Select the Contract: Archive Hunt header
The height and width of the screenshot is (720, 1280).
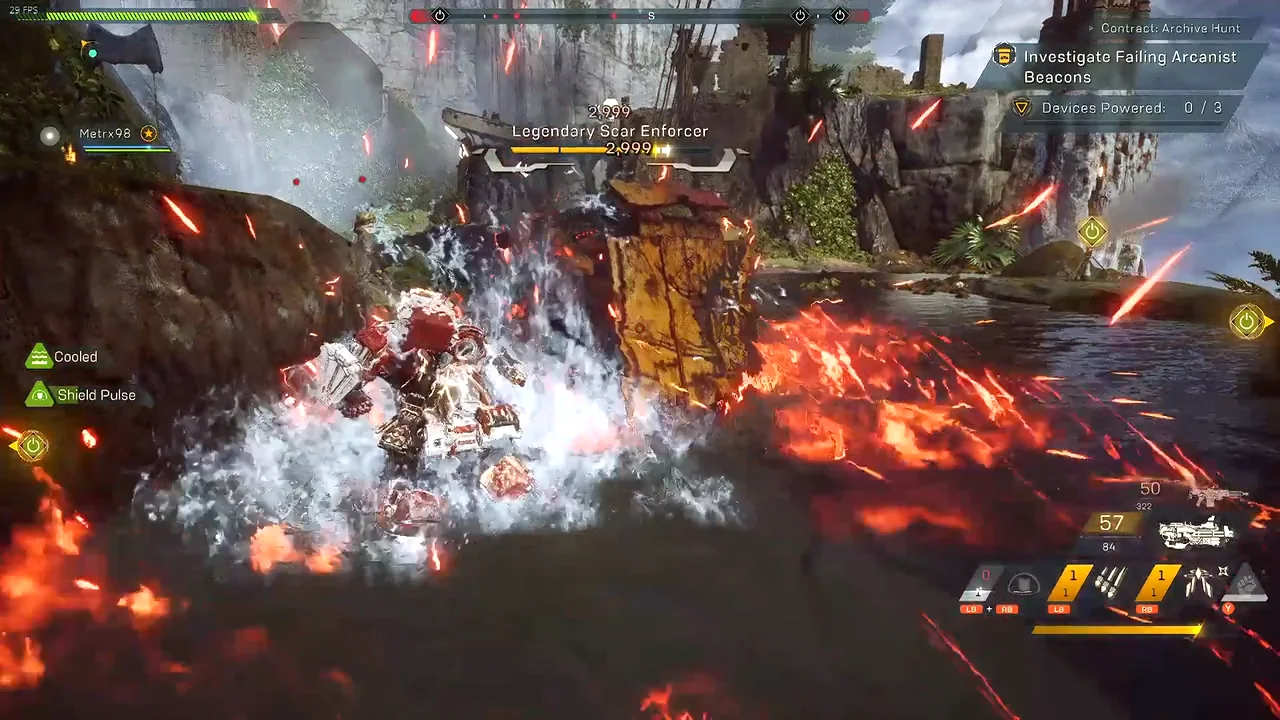tap(1170, 29)
